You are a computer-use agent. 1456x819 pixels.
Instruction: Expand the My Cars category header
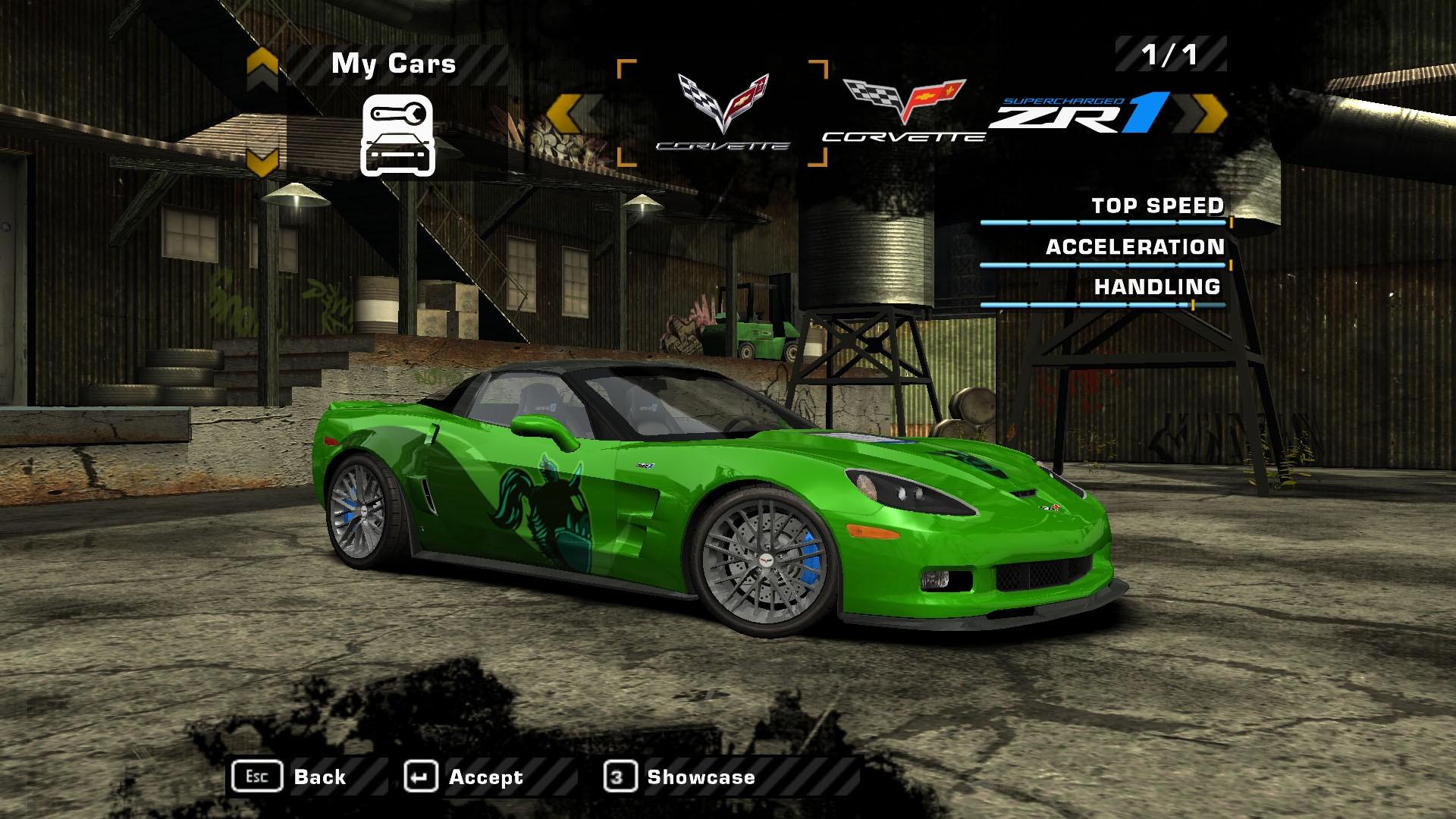pos(395,64)
